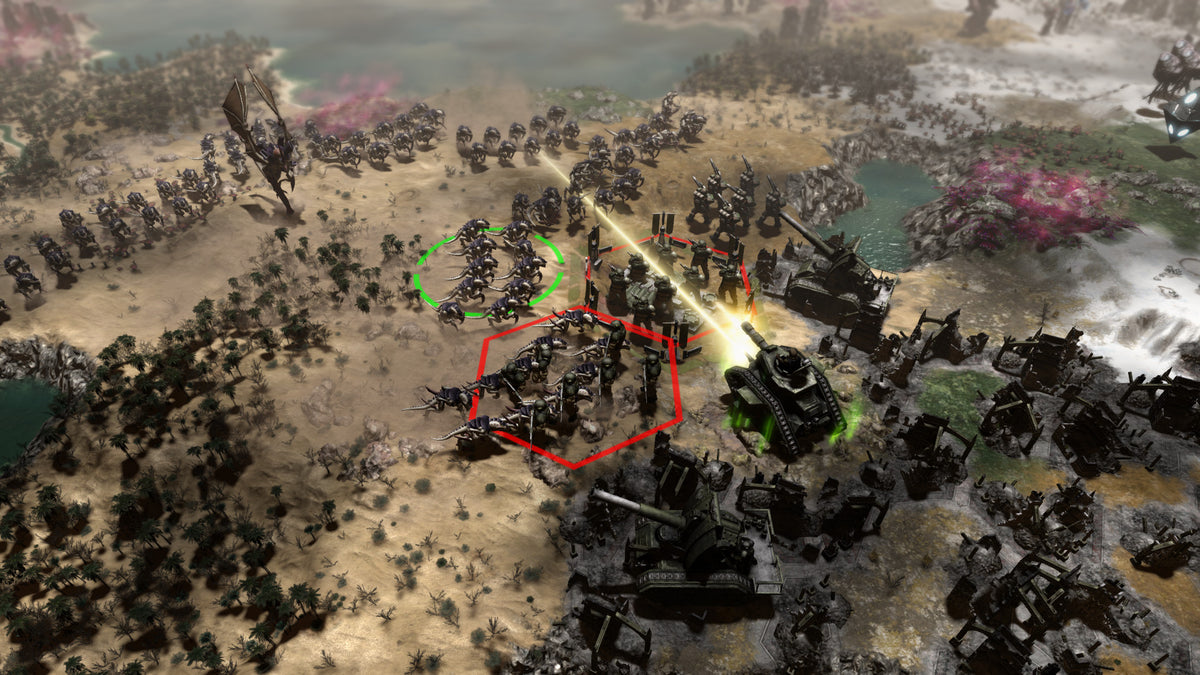The height and width of the screenshot is (675, 1200).
Task: Target the small red-outlined hex behind the laser beam
Action: (x=668, y=283)
